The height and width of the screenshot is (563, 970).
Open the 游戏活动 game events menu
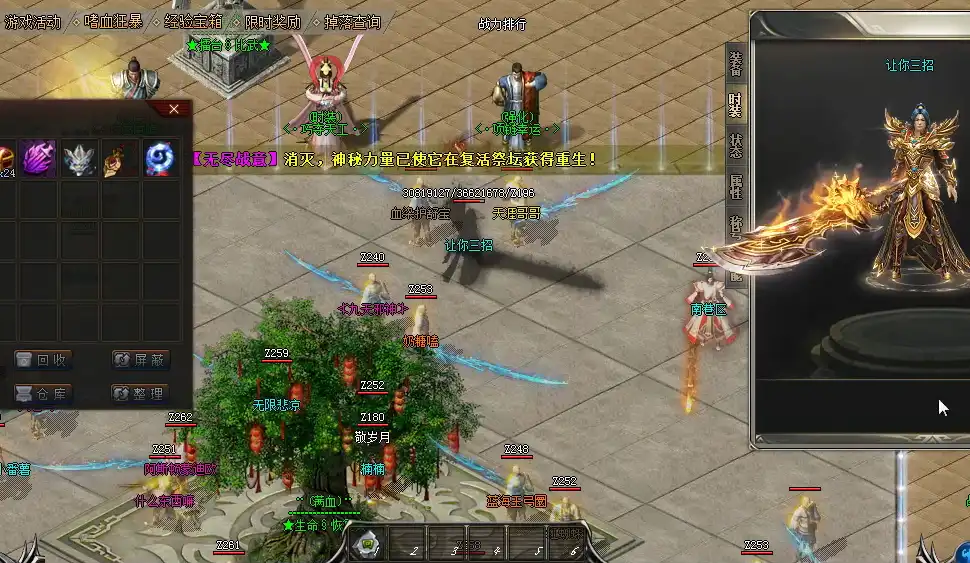(x=33, y=21)
